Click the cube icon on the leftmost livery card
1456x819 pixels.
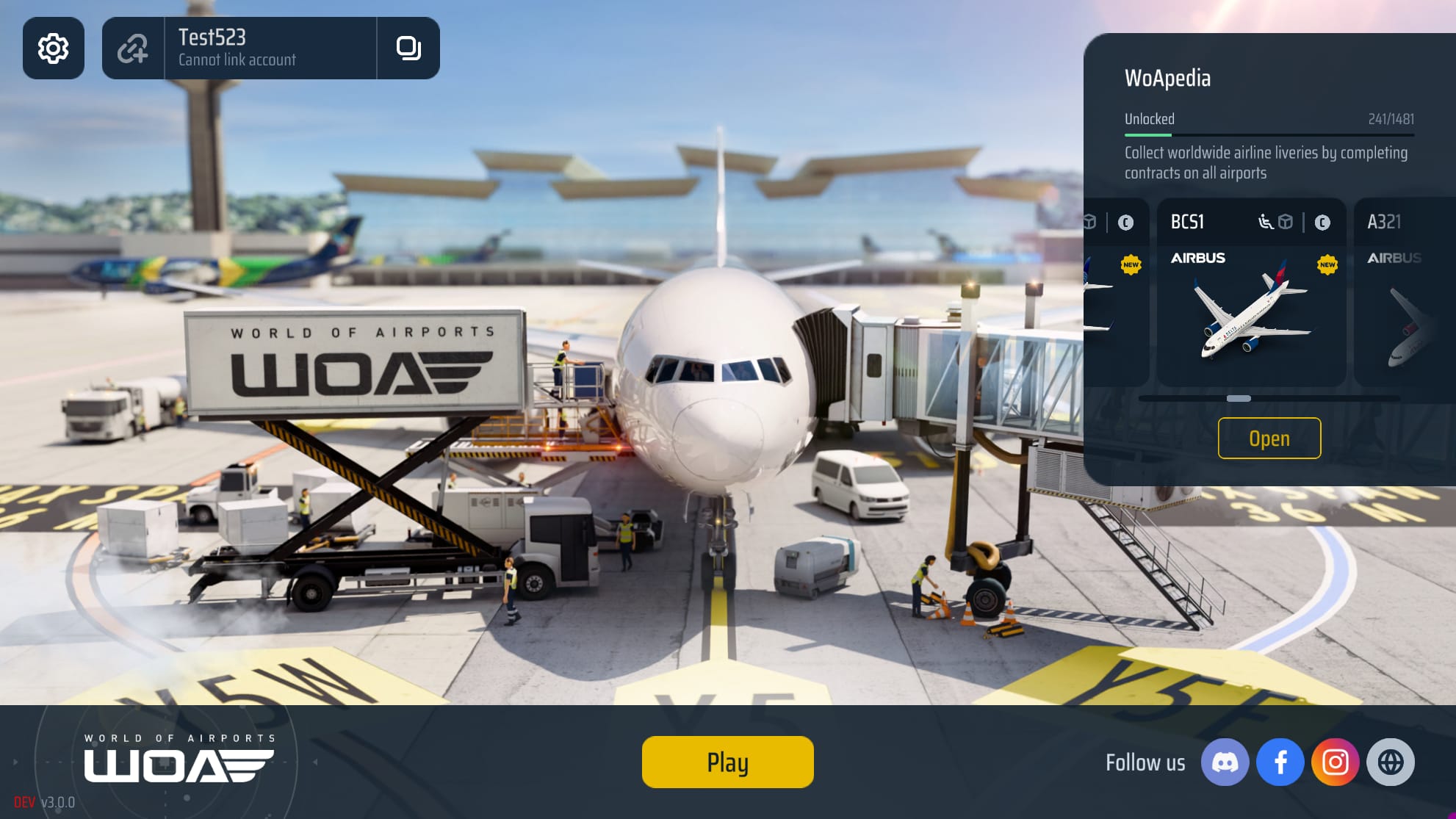point(1089,223)
